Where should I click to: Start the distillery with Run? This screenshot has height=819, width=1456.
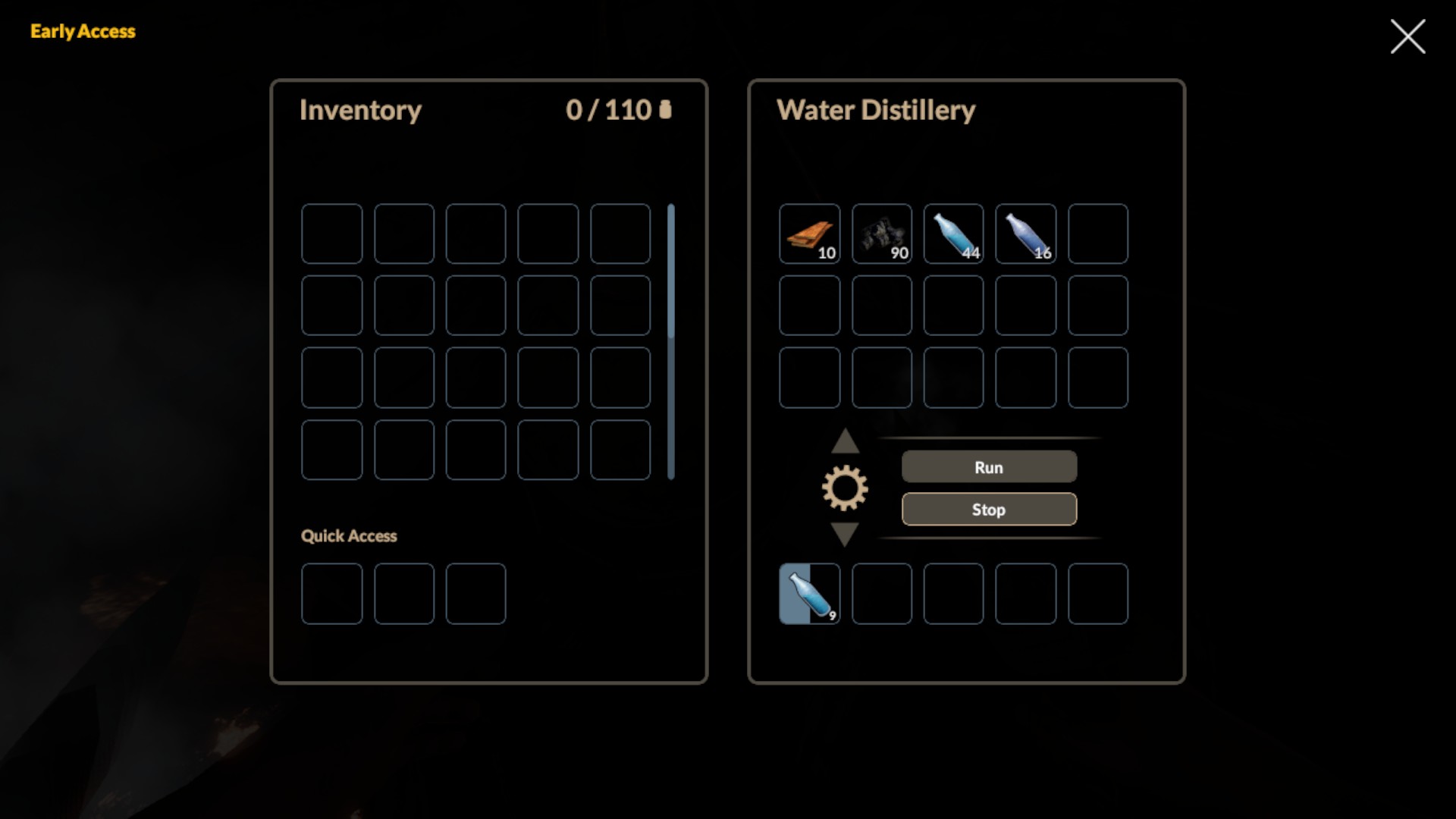[x=989, y=467]
